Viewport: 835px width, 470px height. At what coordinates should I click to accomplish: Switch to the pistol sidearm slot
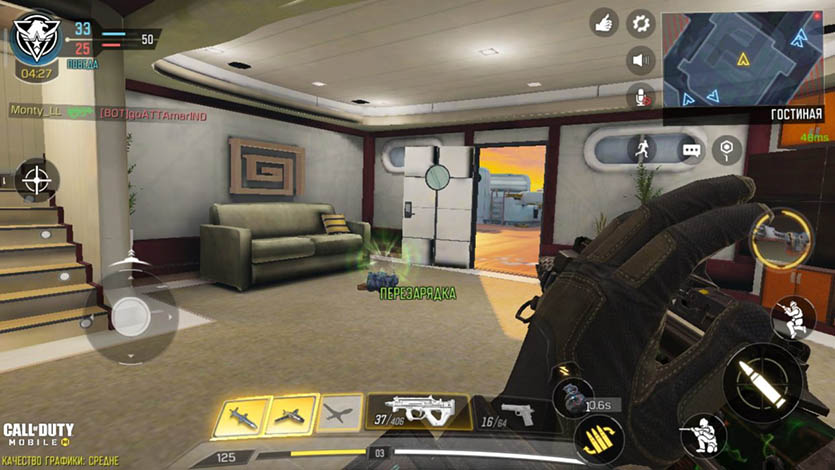point(516,412)
